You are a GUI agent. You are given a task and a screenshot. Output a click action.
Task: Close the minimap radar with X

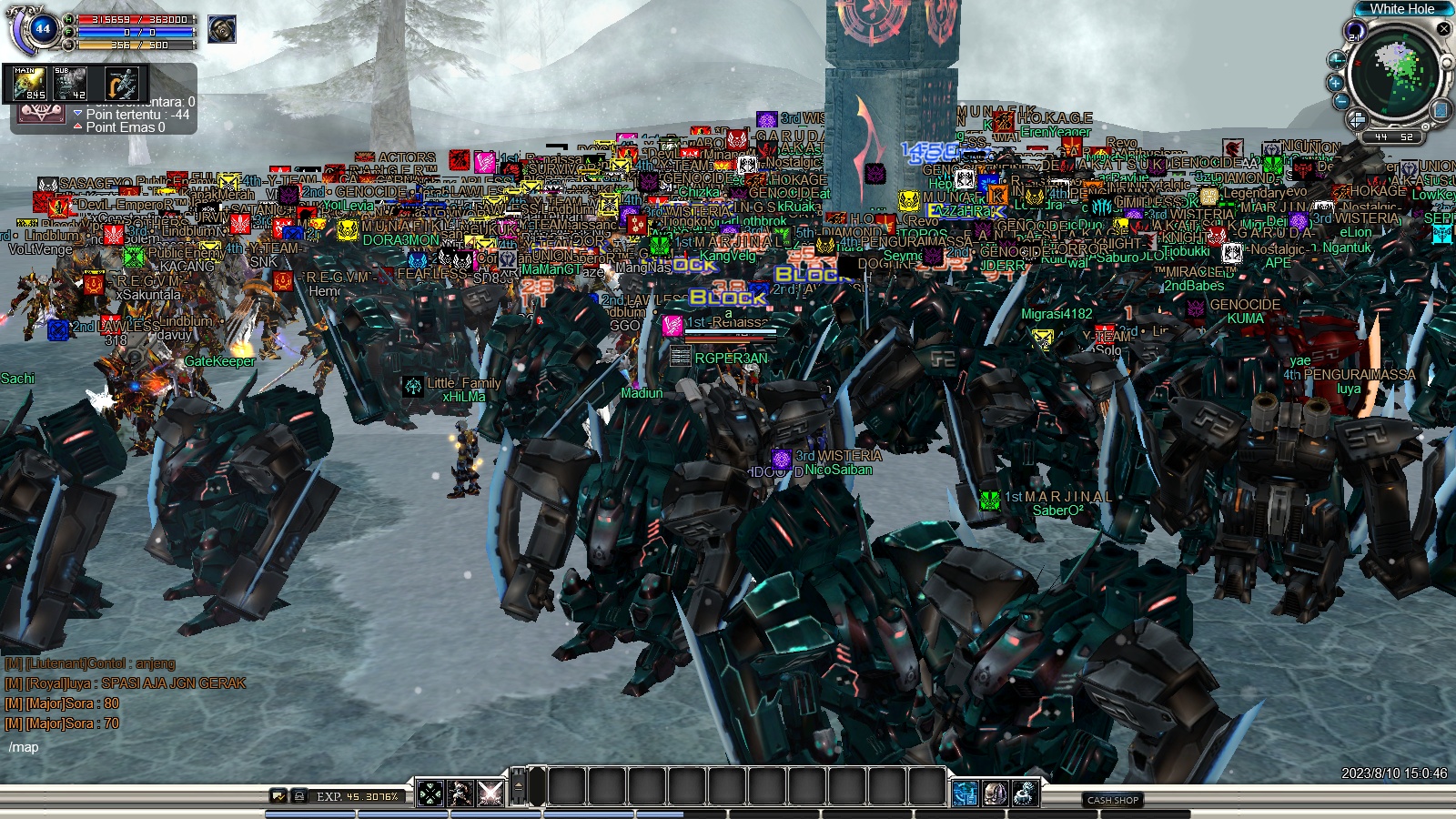coord(1443,29)
